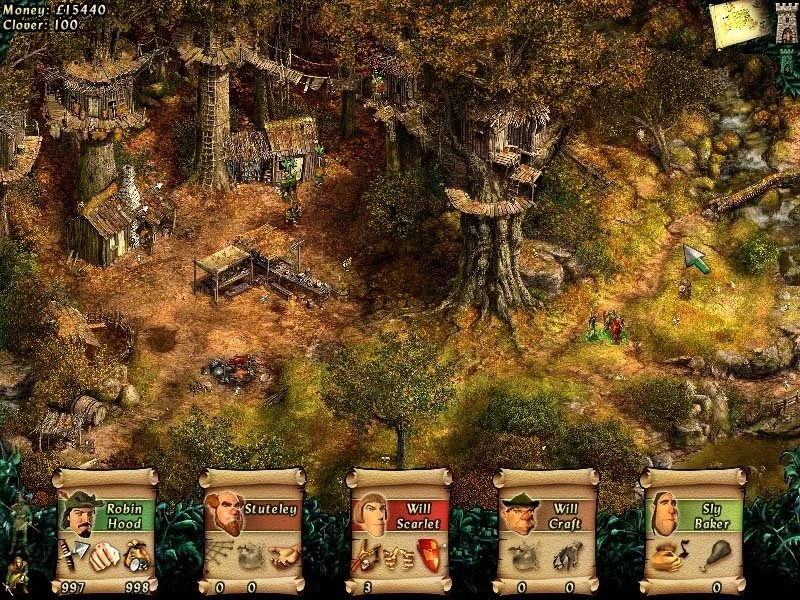Activate Robin Hood's fist punch ability

(x=105, y=555)
